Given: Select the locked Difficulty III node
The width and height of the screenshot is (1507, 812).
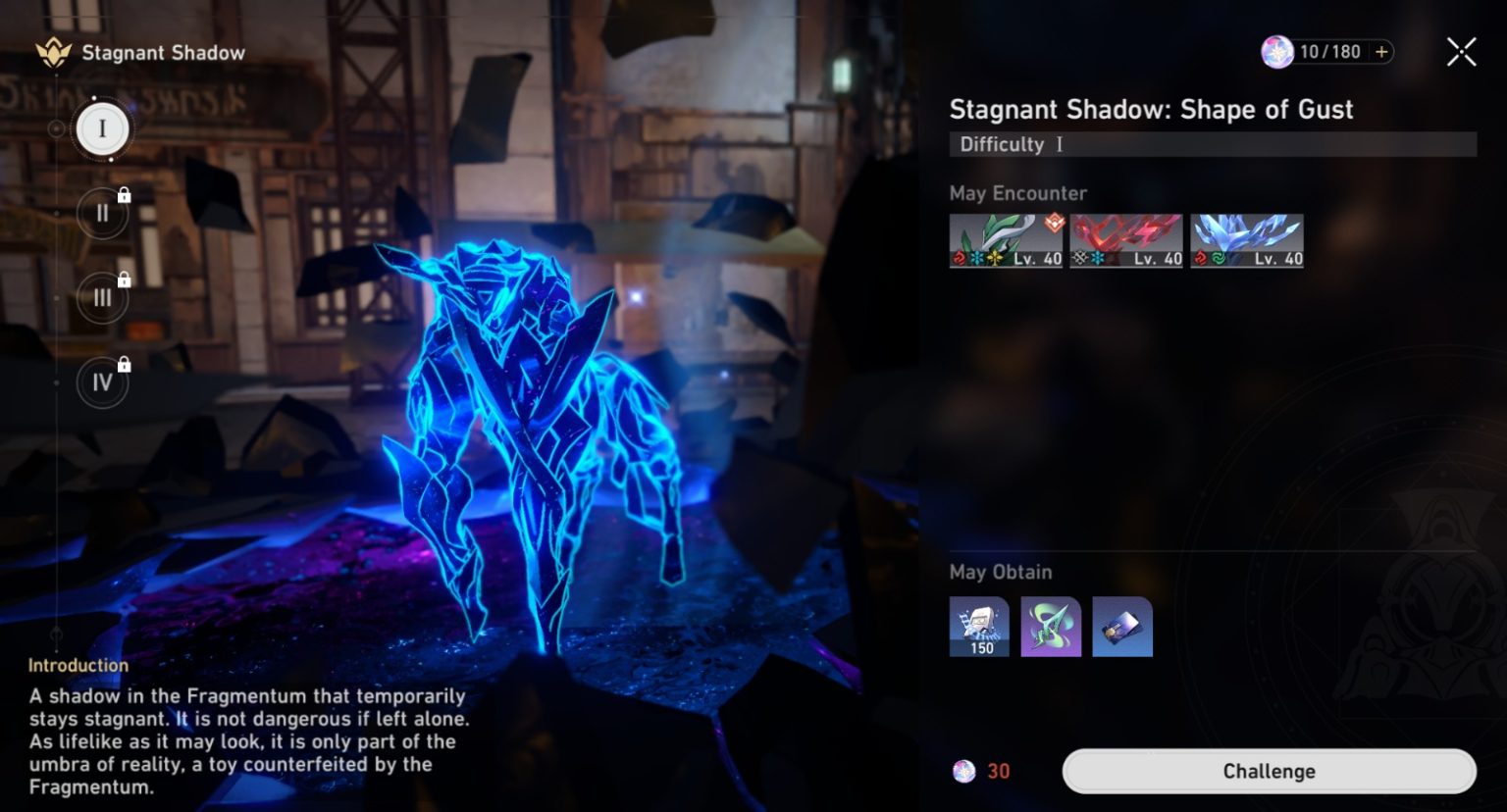Looking at the screenshot, I should tap(102, 297).
